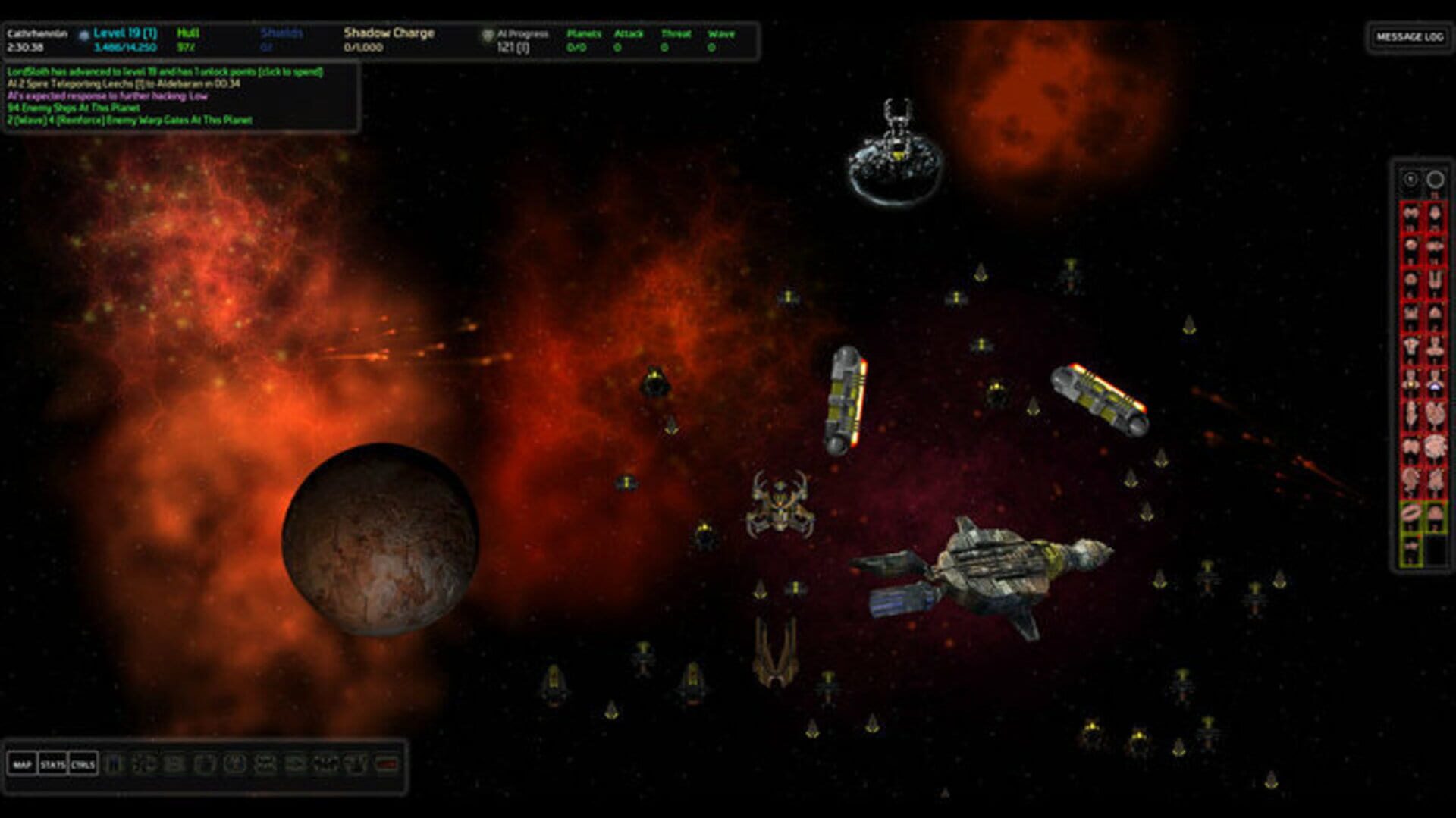Toggle the small circle button atop the right sidebar

pyautogui.click(x=1409, y=178)
